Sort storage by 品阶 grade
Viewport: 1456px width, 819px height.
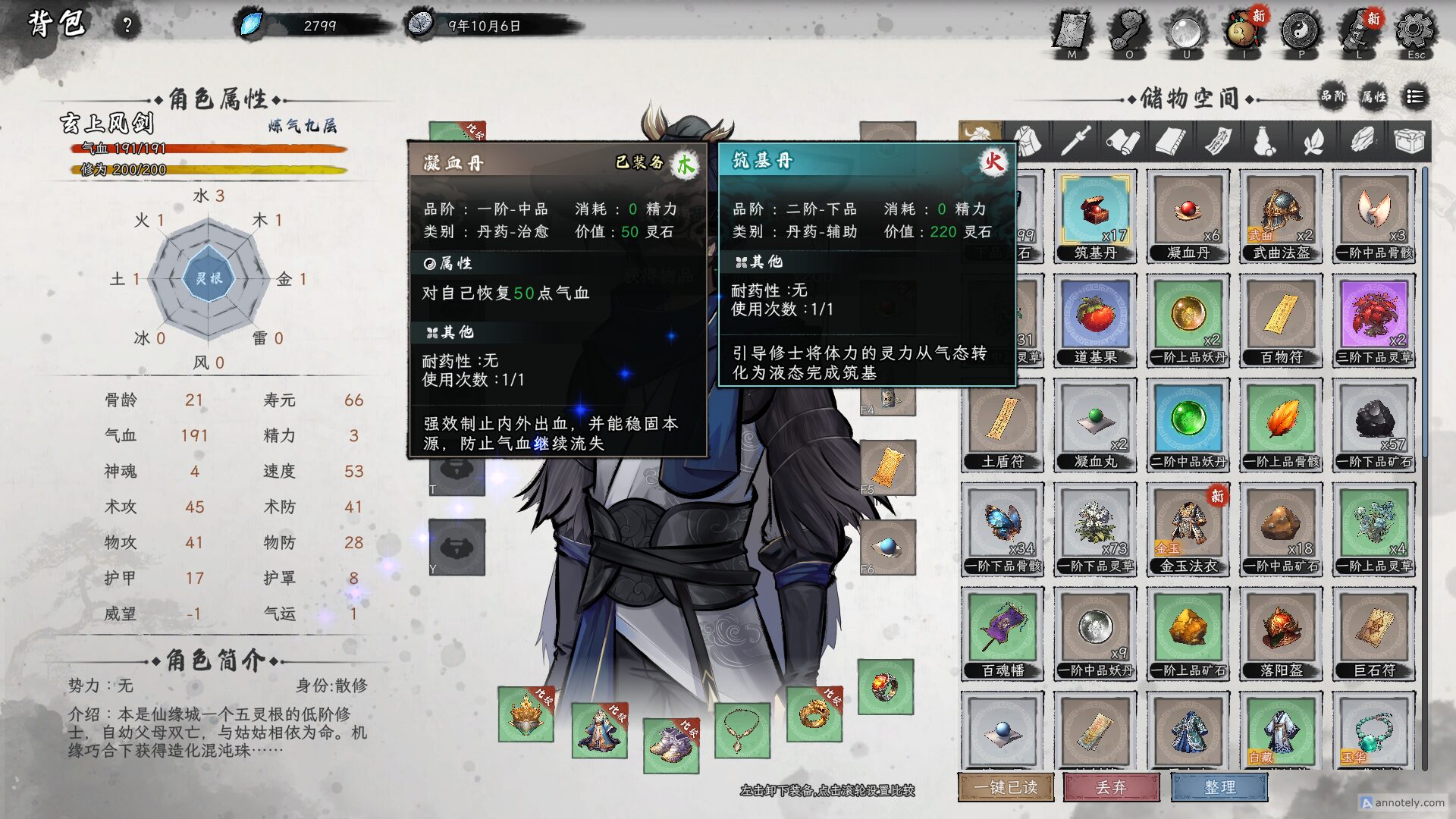click(1332, 96)
